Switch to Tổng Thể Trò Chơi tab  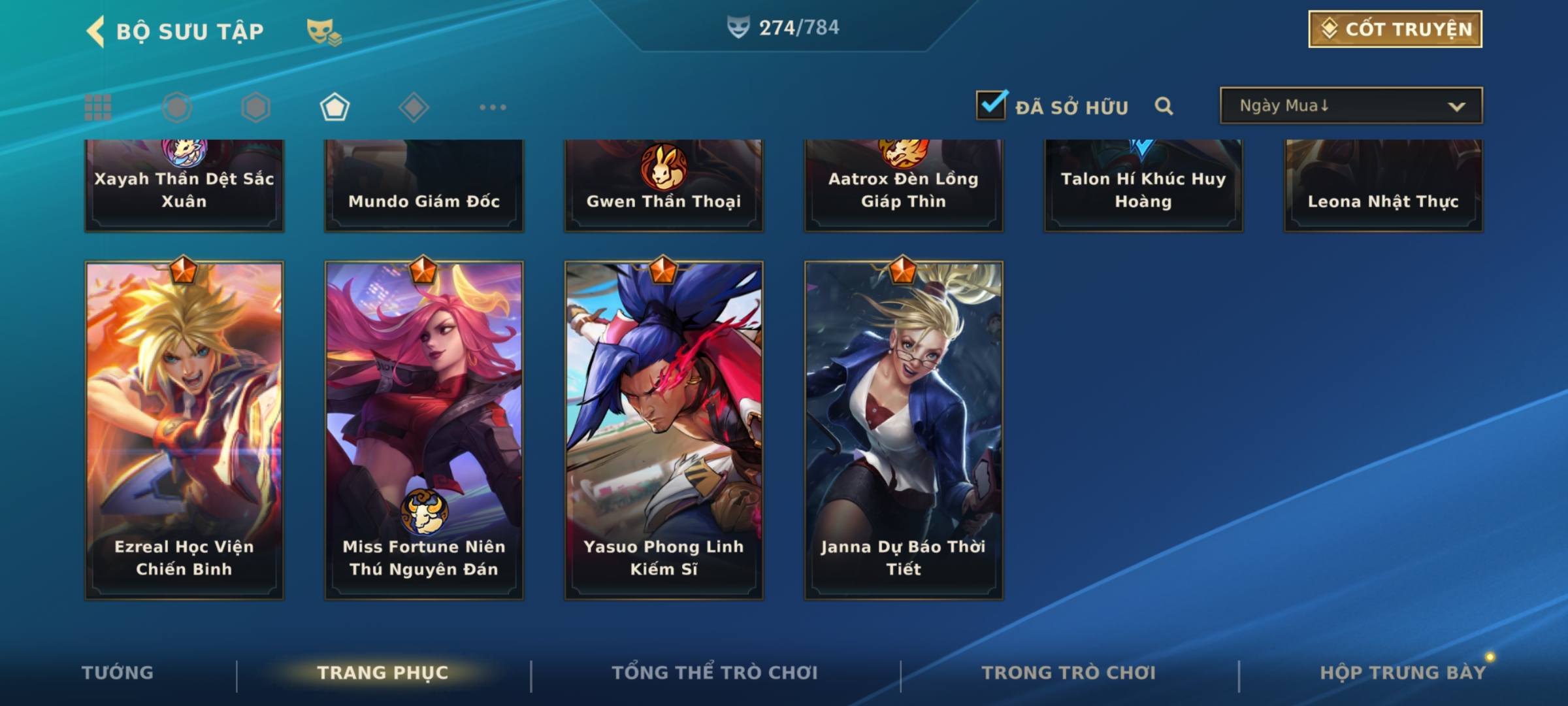click(x=715, y=673)
